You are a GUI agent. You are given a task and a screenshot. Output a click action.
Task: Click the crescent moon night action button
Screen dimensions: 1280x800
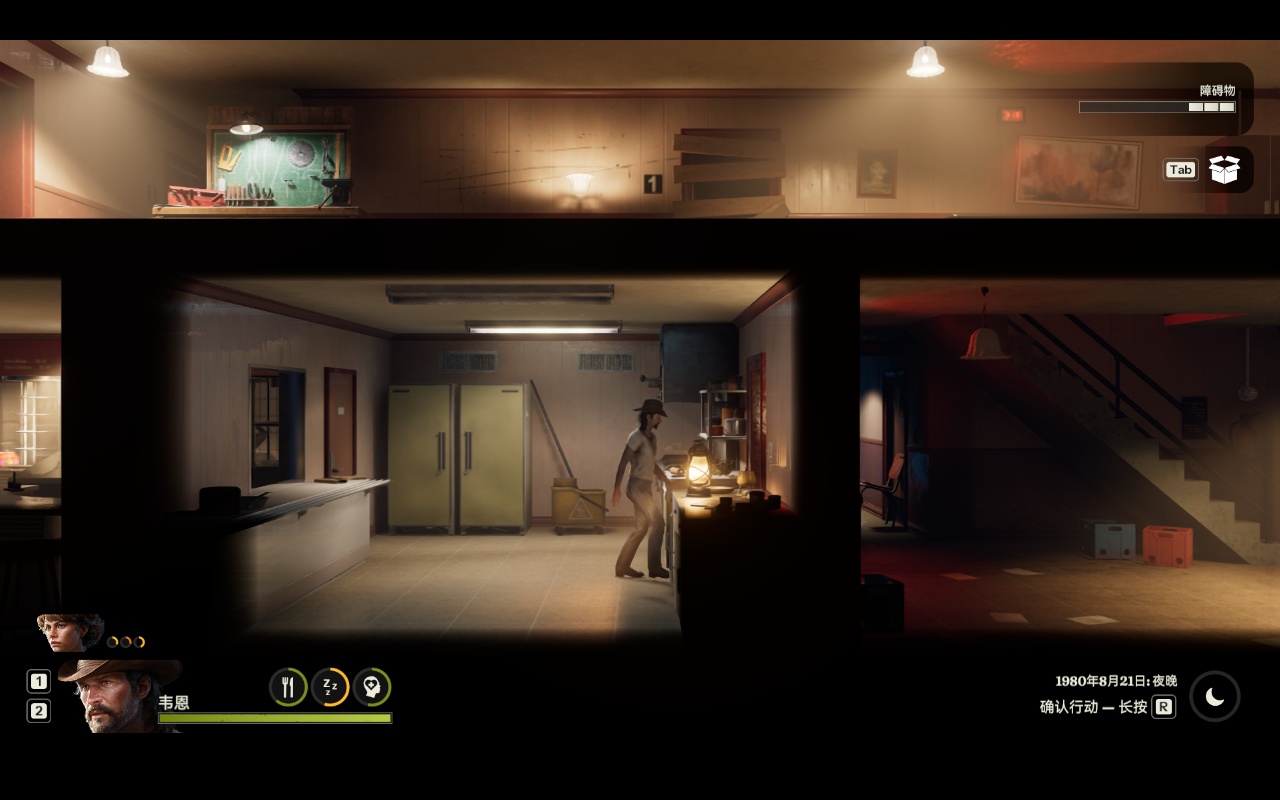pyautogui.click(x=1214, y=697)
